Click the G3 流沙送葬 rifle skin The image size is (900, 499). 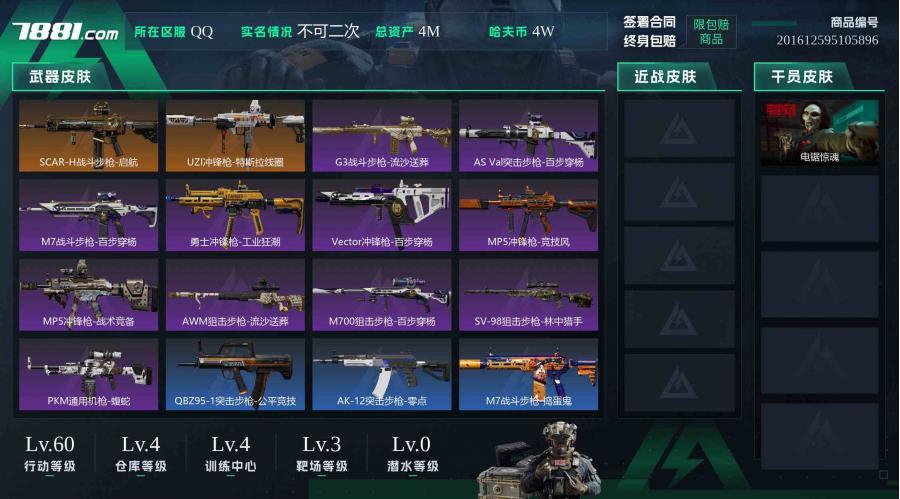click(x=382, y=135)
